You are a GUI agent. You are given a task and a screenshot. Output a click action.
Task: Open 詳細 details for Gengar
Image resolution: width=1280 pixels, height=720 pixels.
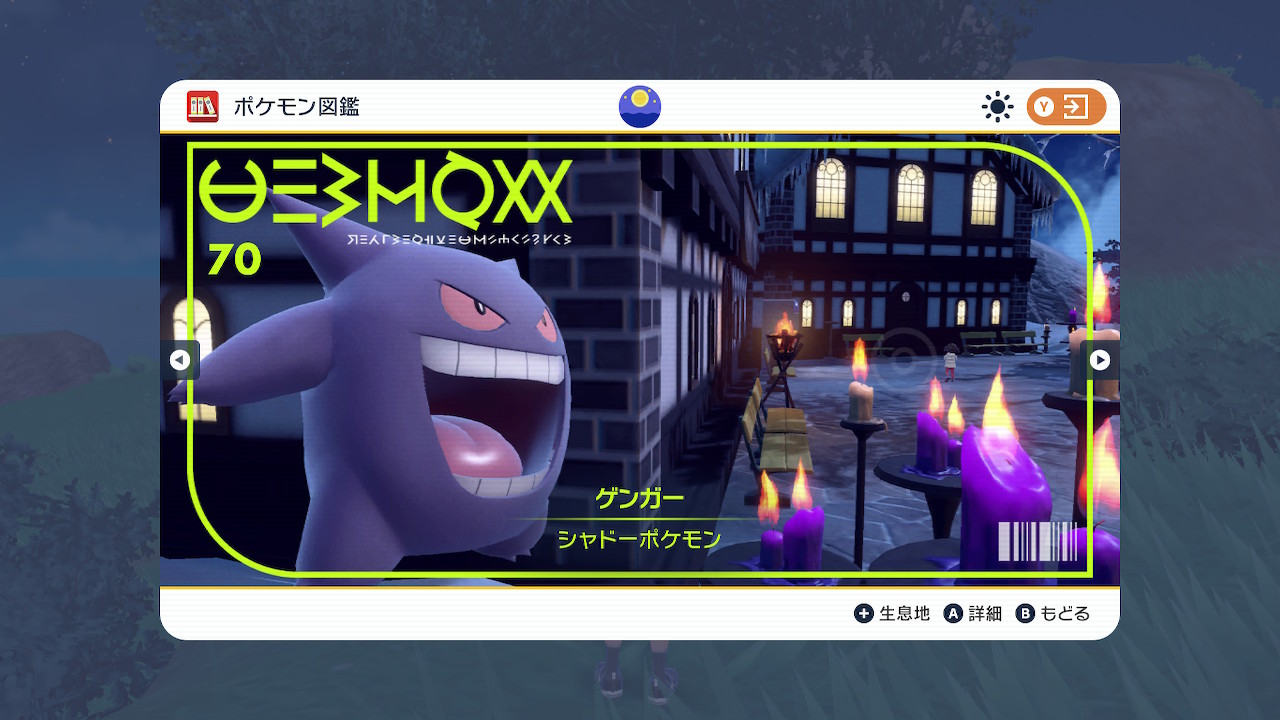click(x=972, y=613)
